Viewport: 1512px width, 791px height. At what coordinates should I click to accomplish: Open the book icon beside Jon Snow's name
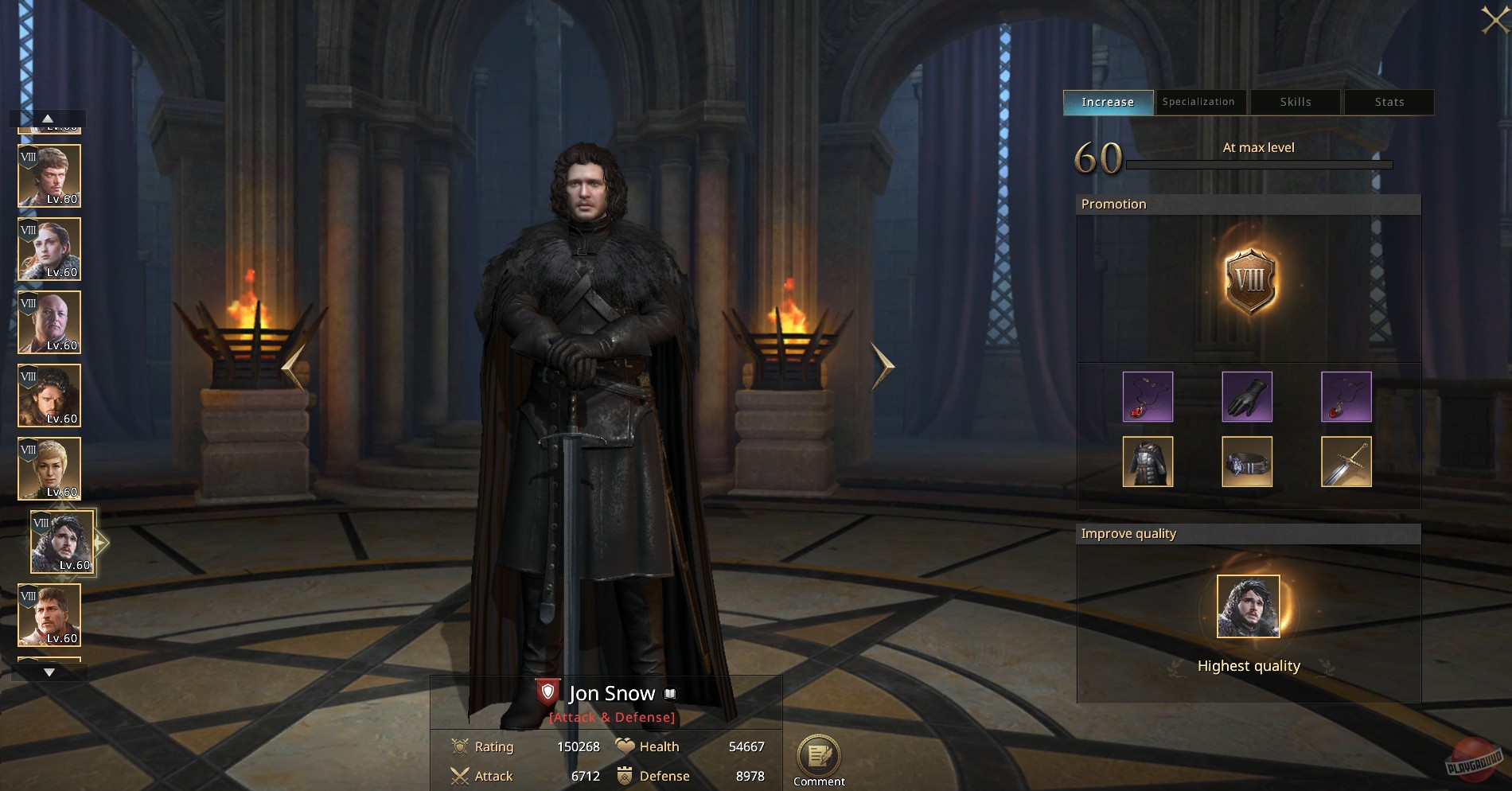(x=668, y=692)
